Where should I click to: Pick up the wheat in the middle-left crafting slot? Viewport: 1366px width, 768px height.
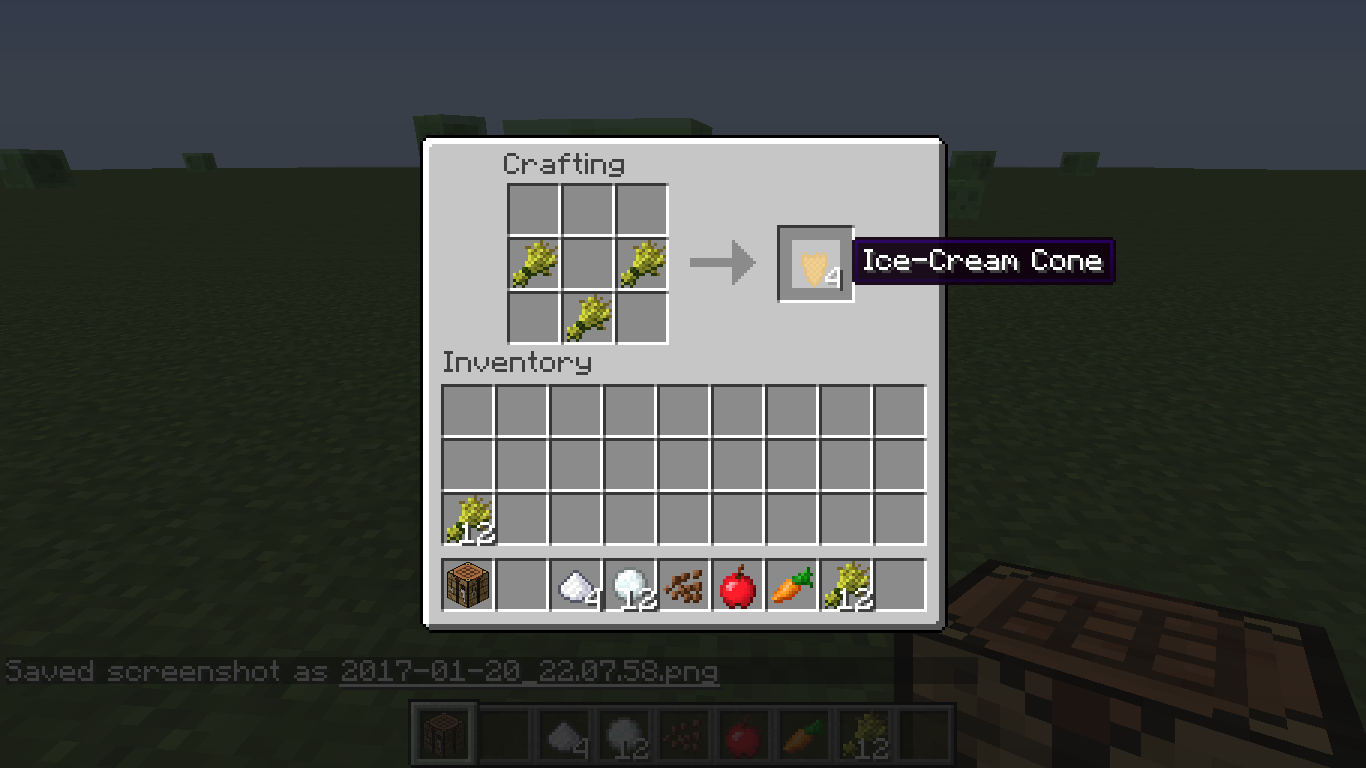tap(533, 262)
